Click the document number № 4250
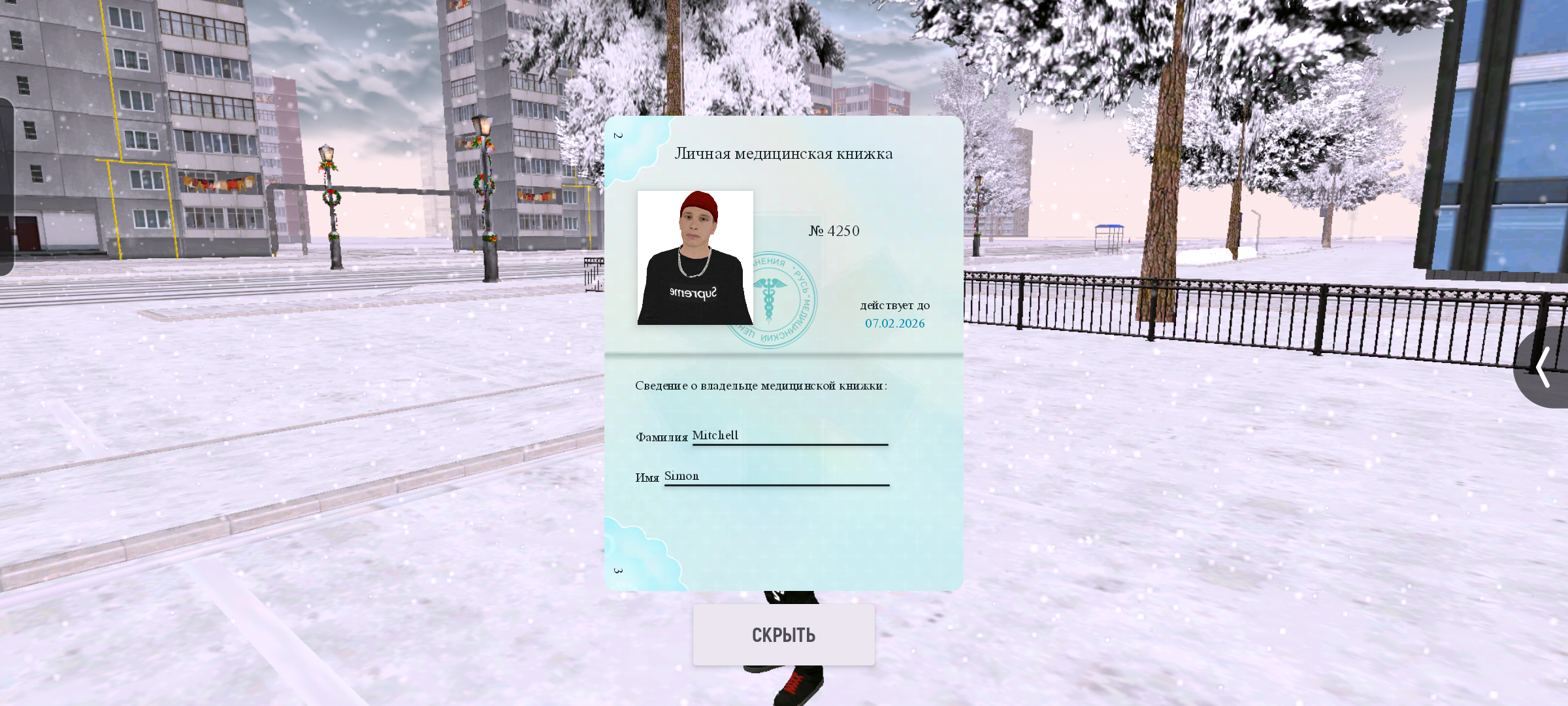Screen dimensions: 1568x706 pyautogui.click(x=834, y=230)
